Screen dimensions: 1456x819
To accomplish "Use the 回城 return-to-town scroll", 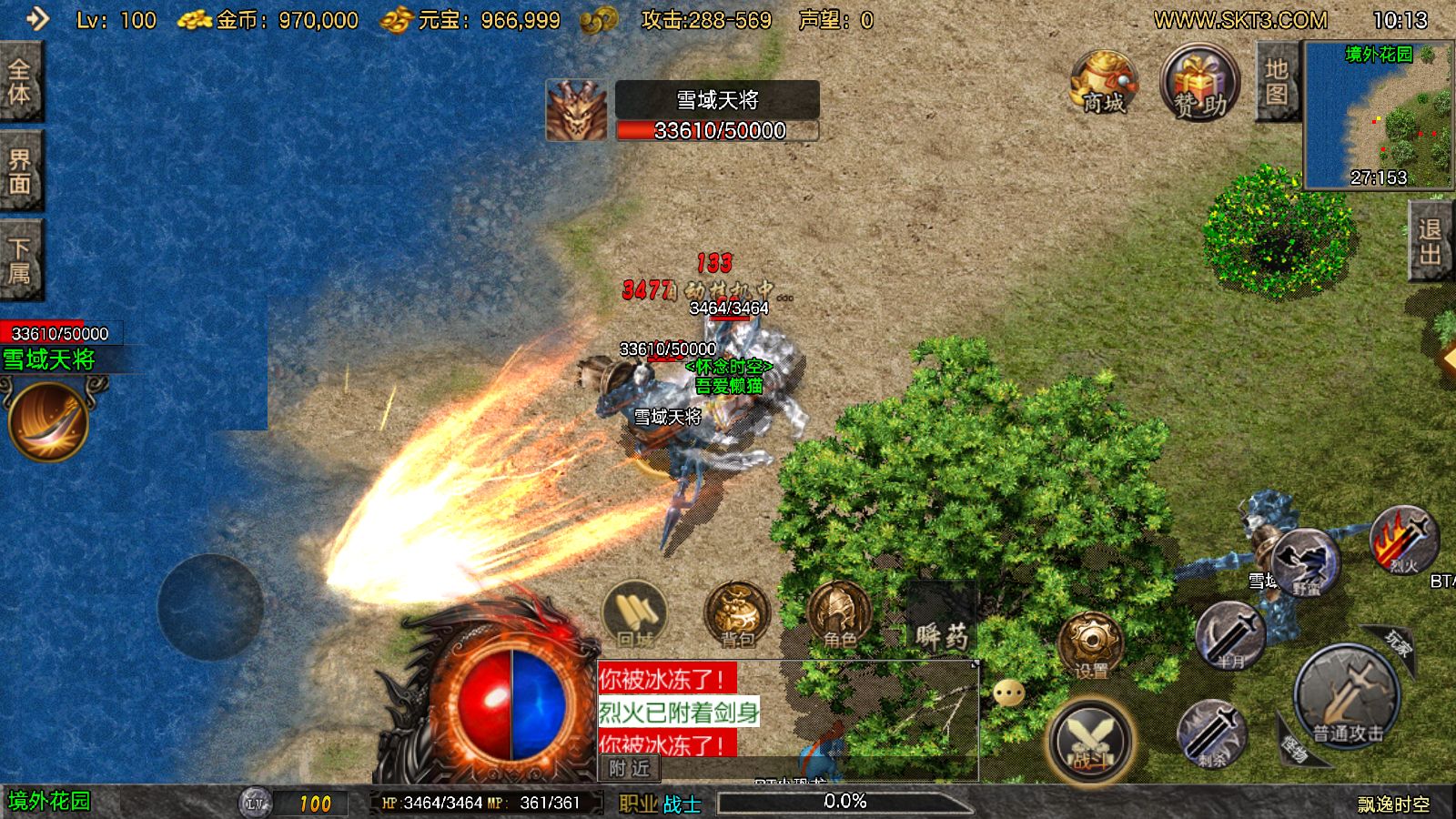I will 635,614.
